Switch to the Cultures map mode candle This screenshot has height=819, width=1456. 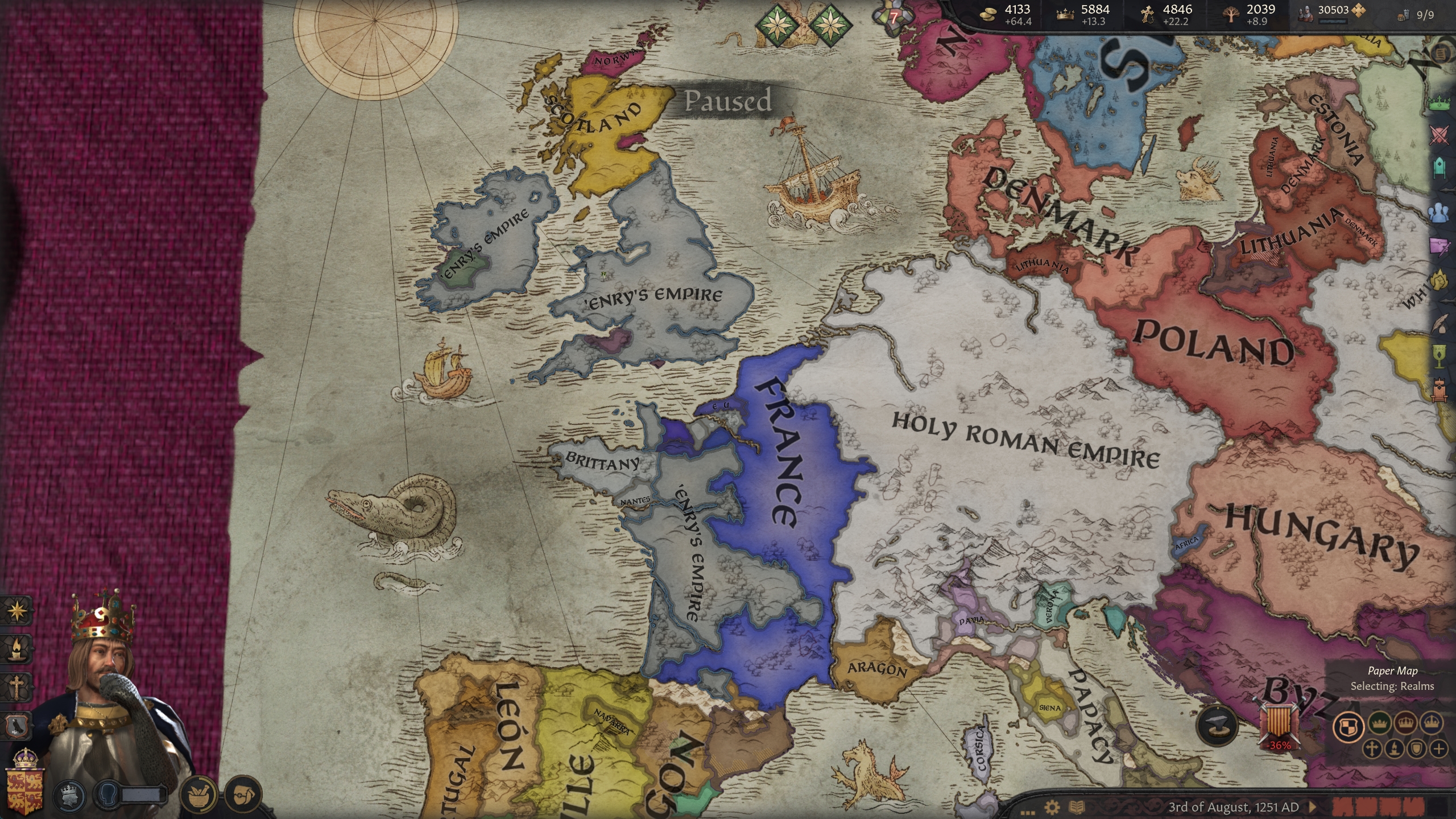coord(1395,748)
